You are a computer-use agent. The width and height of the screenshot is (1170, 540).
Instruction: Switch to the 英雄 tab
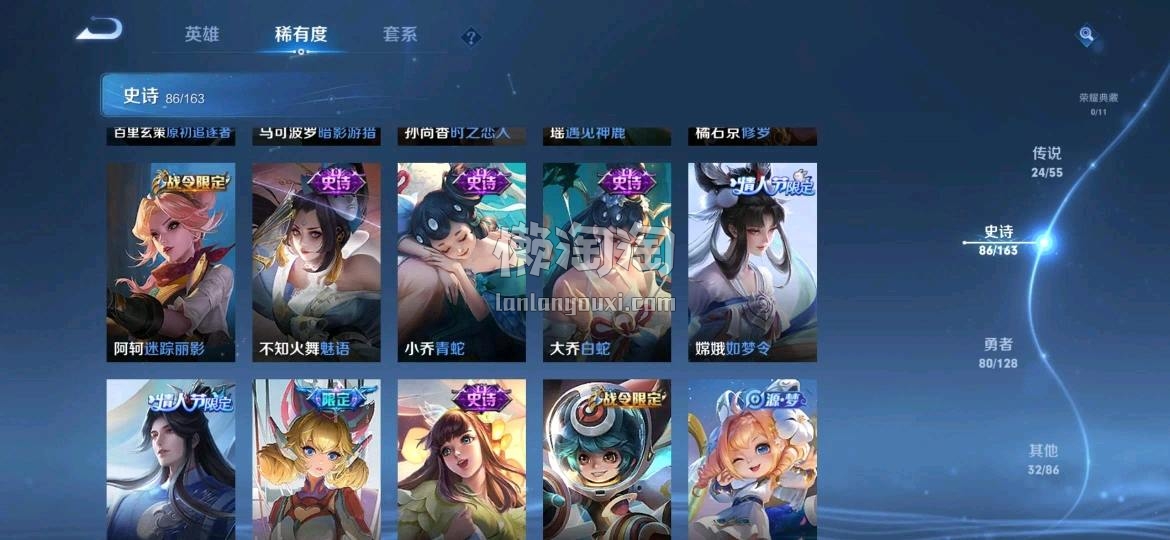[x=201, y=34]
